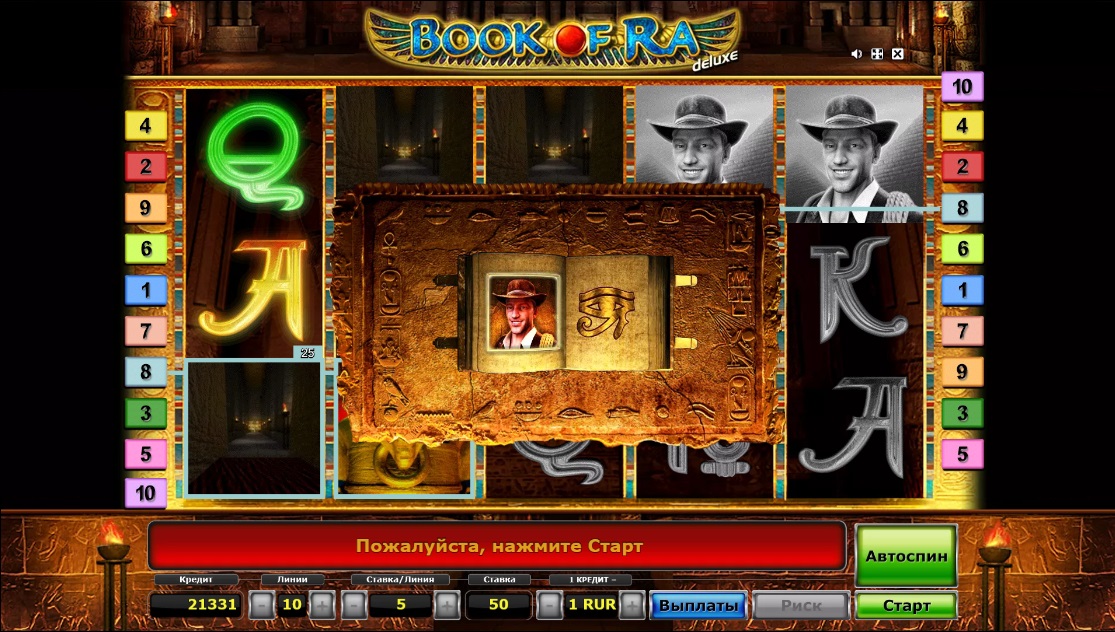Decrease the number of Линии
The height and width of the screenshot is (632, 1115).
[260, 605]
